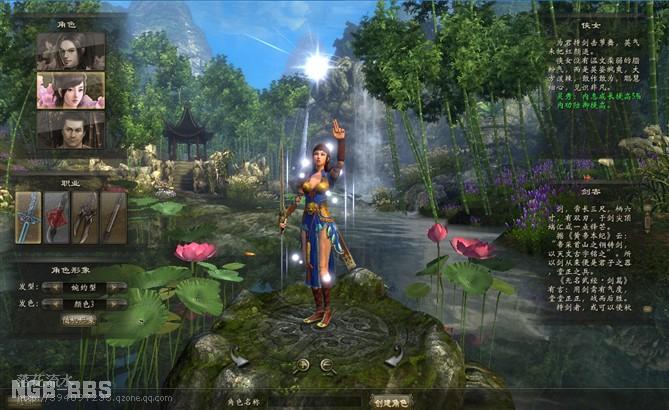This screenshot has width=669, height=410.
Task: Select the long-haired male character portrait
Action: [70, 51]
